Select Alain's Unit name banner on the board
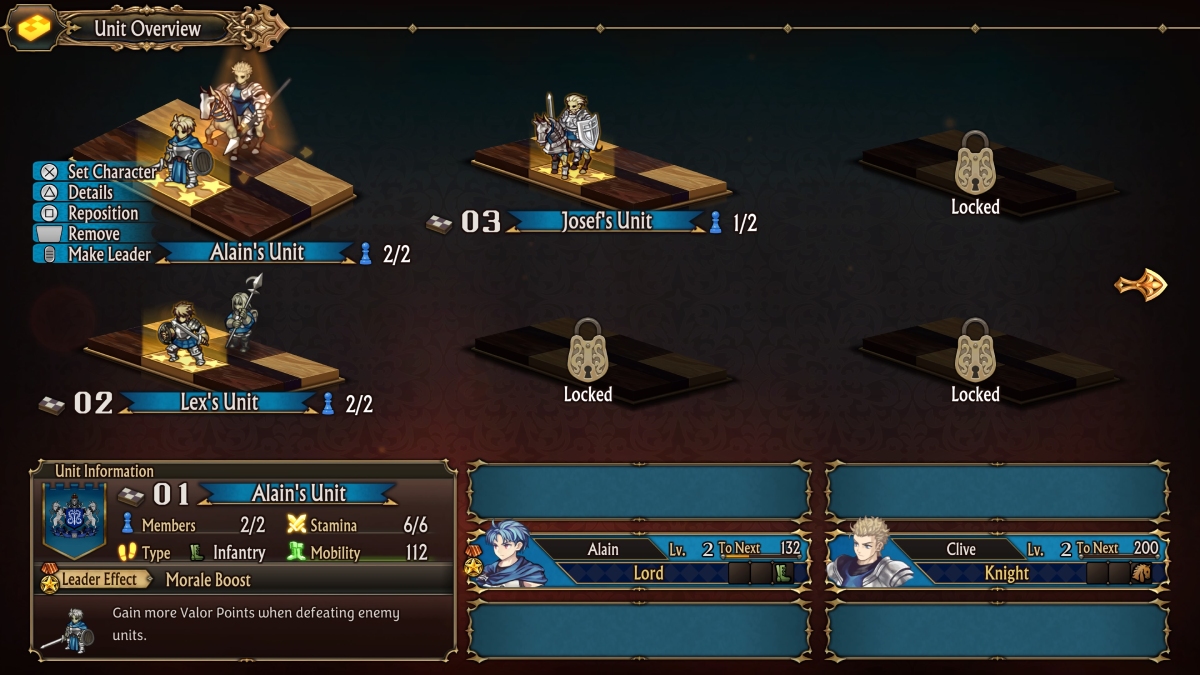 click(x=257, y=253)
